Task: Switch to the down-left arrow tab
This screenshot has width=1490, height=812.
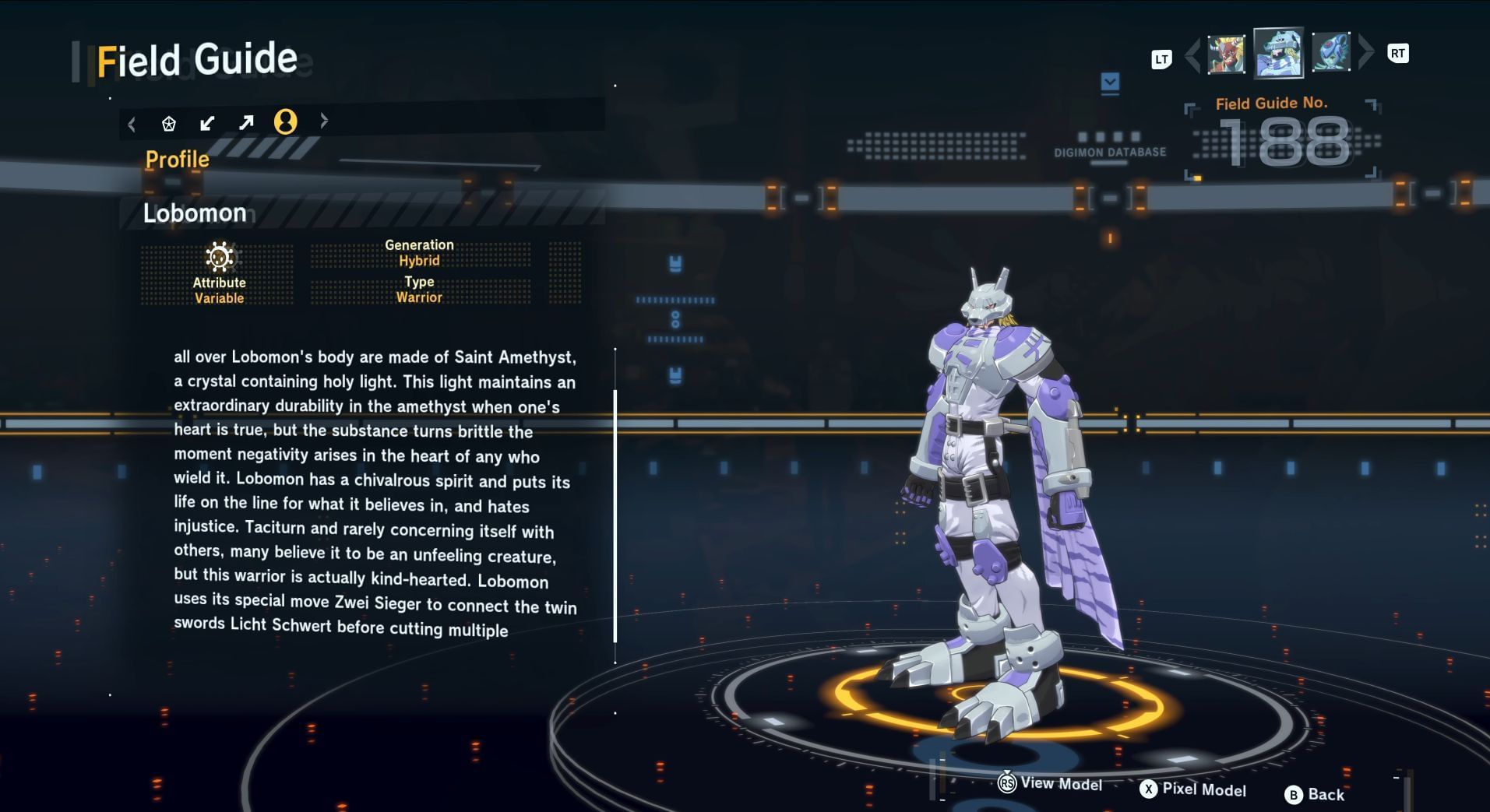Action: point(207,123)
